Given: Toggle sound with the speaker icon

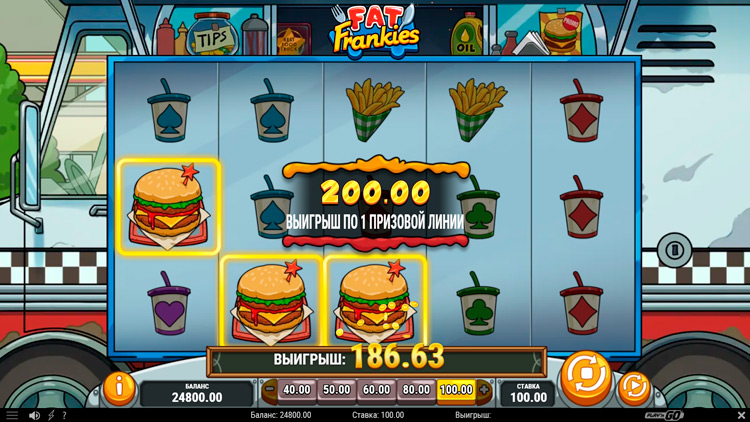Looking at the screenshot, I should 34,415.
